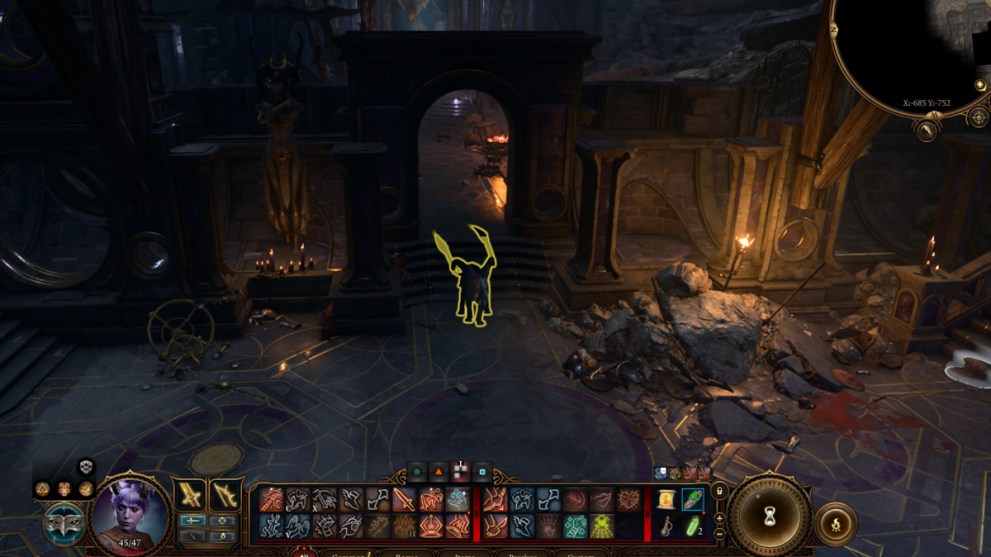The image size is (991, 557).
Task: Select the blue square hotbar filter
Action: (483, 471)
